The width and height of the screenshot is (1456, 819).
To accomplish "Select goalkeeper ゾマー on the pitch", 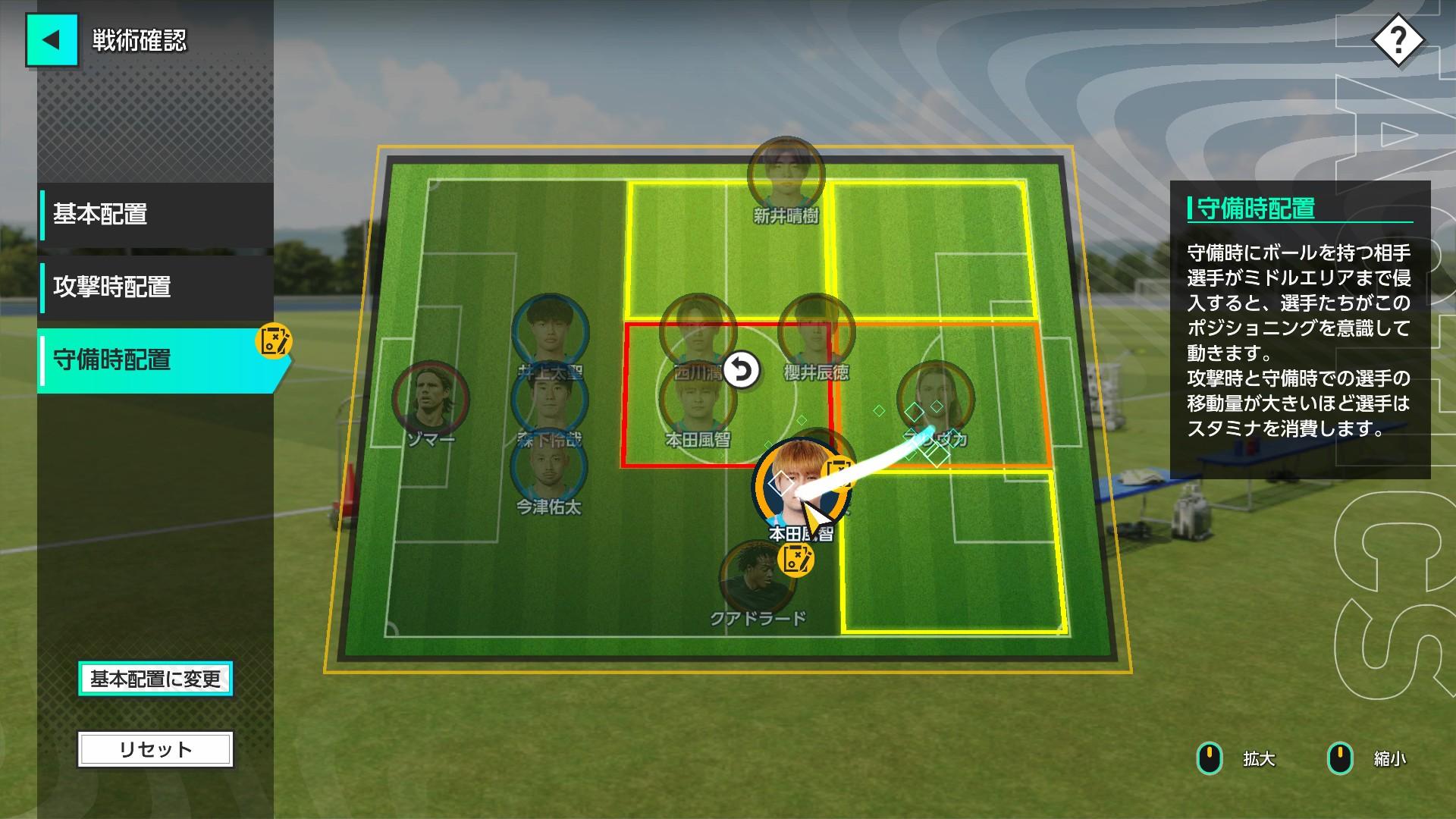I will point(430,399).
